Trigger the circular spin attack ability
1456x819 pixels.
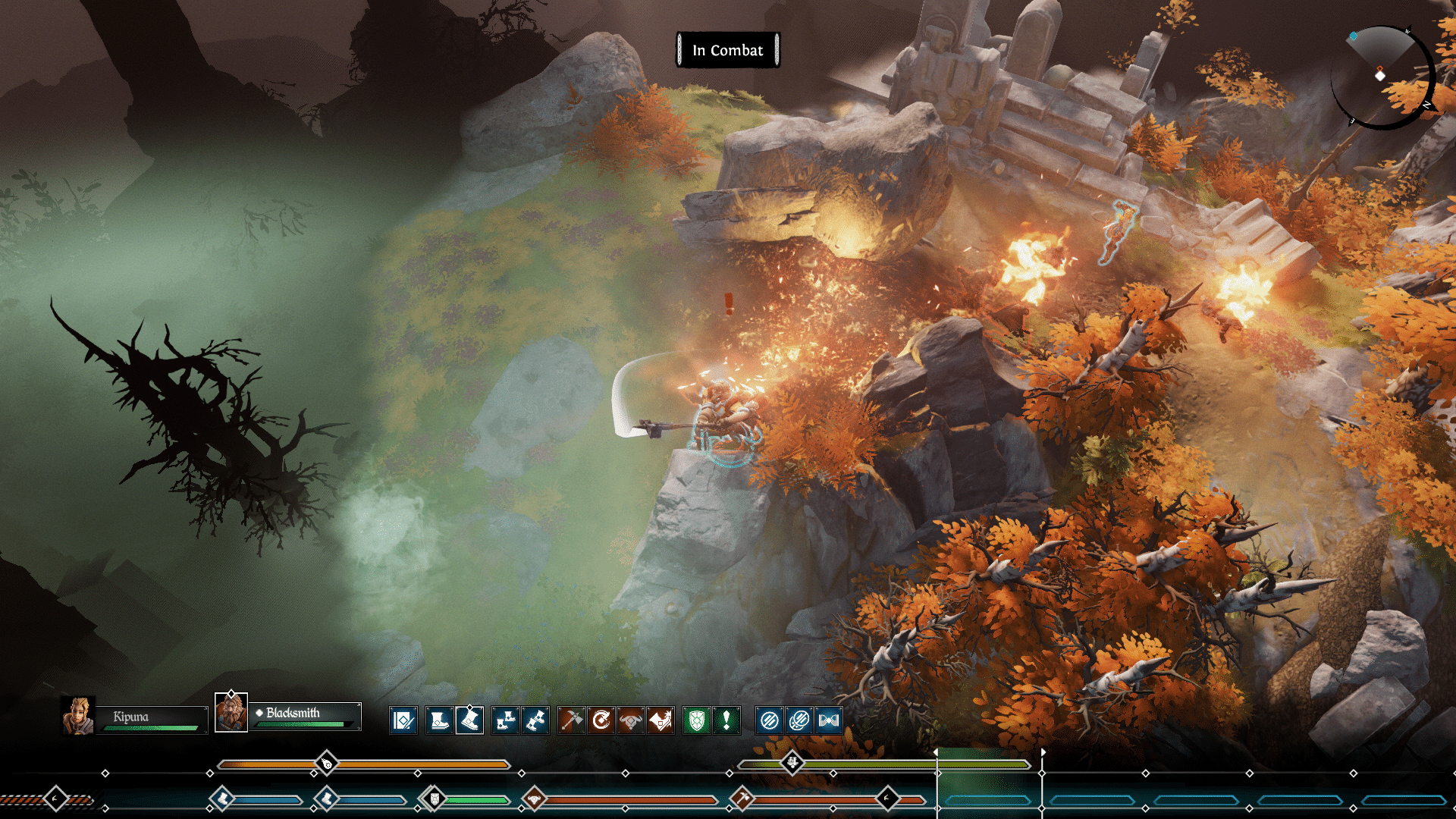pos(601,720)
